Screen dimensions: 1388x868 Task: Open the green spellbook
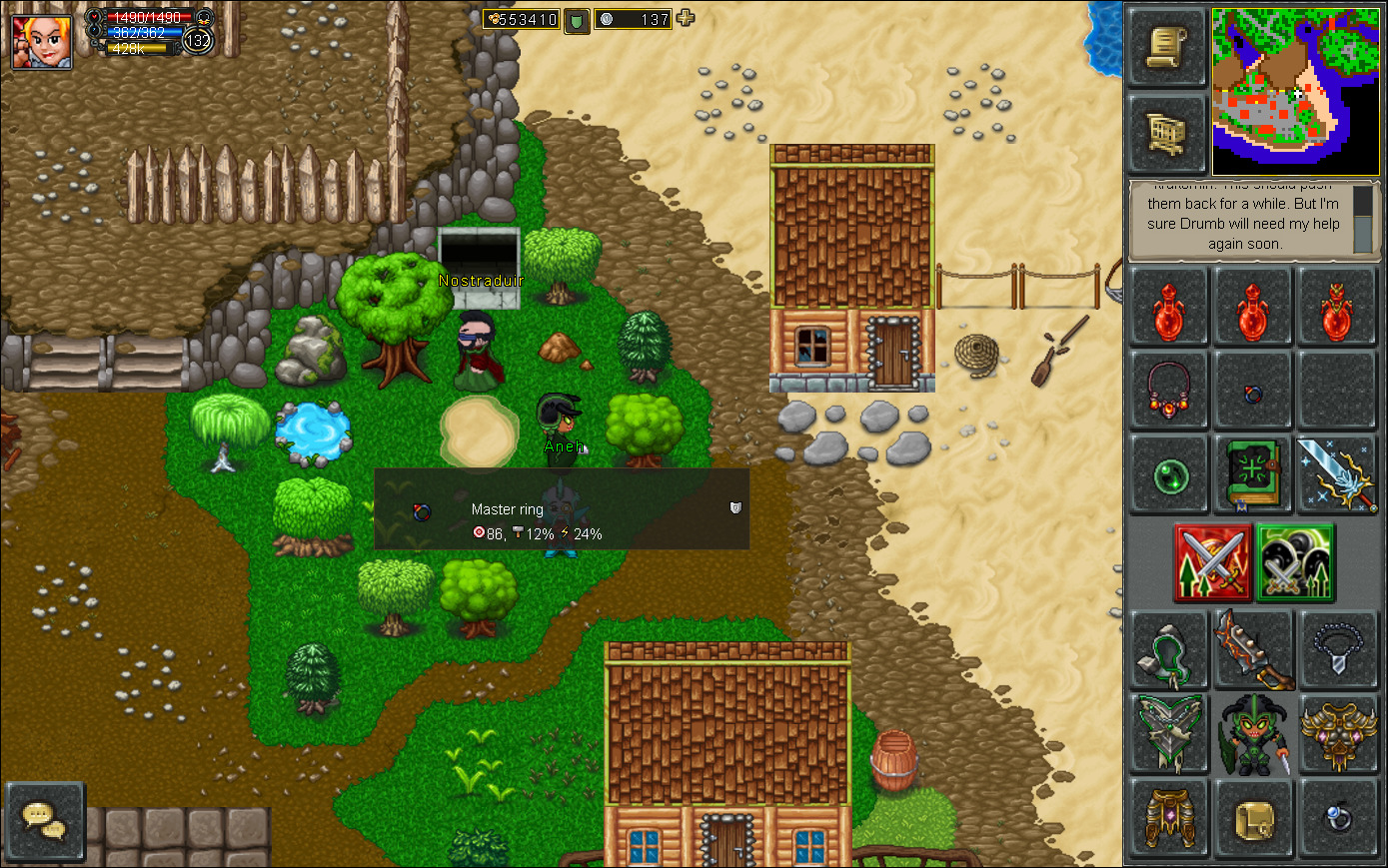1253,474
